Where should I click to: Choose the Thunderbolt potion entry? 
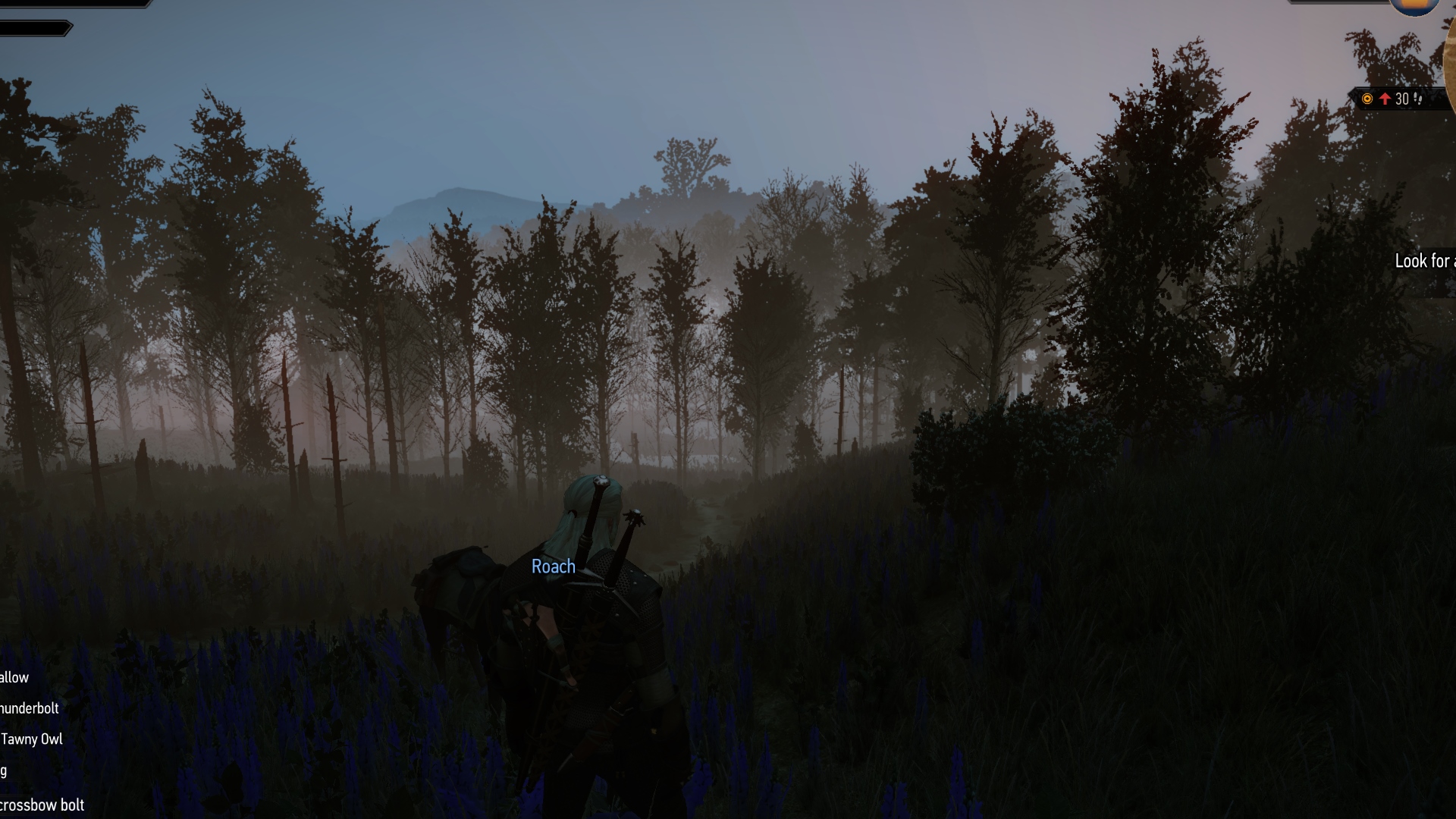coord(30,708)
